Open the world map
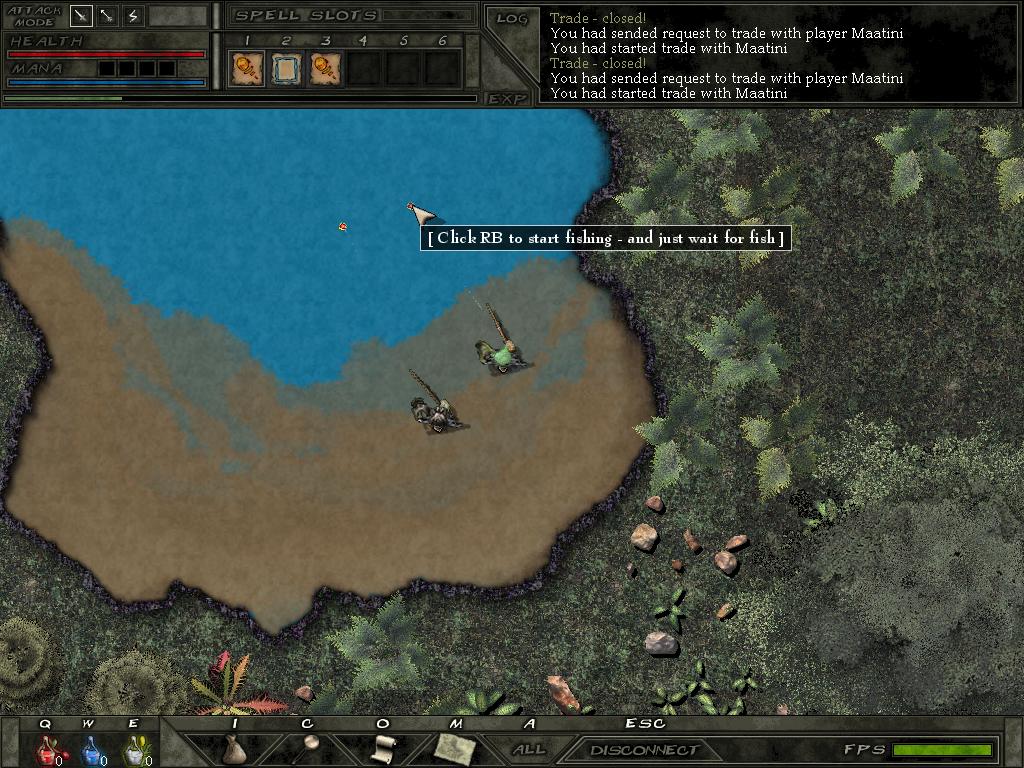This screenshot has width=1024, height=768. [453, 747]
